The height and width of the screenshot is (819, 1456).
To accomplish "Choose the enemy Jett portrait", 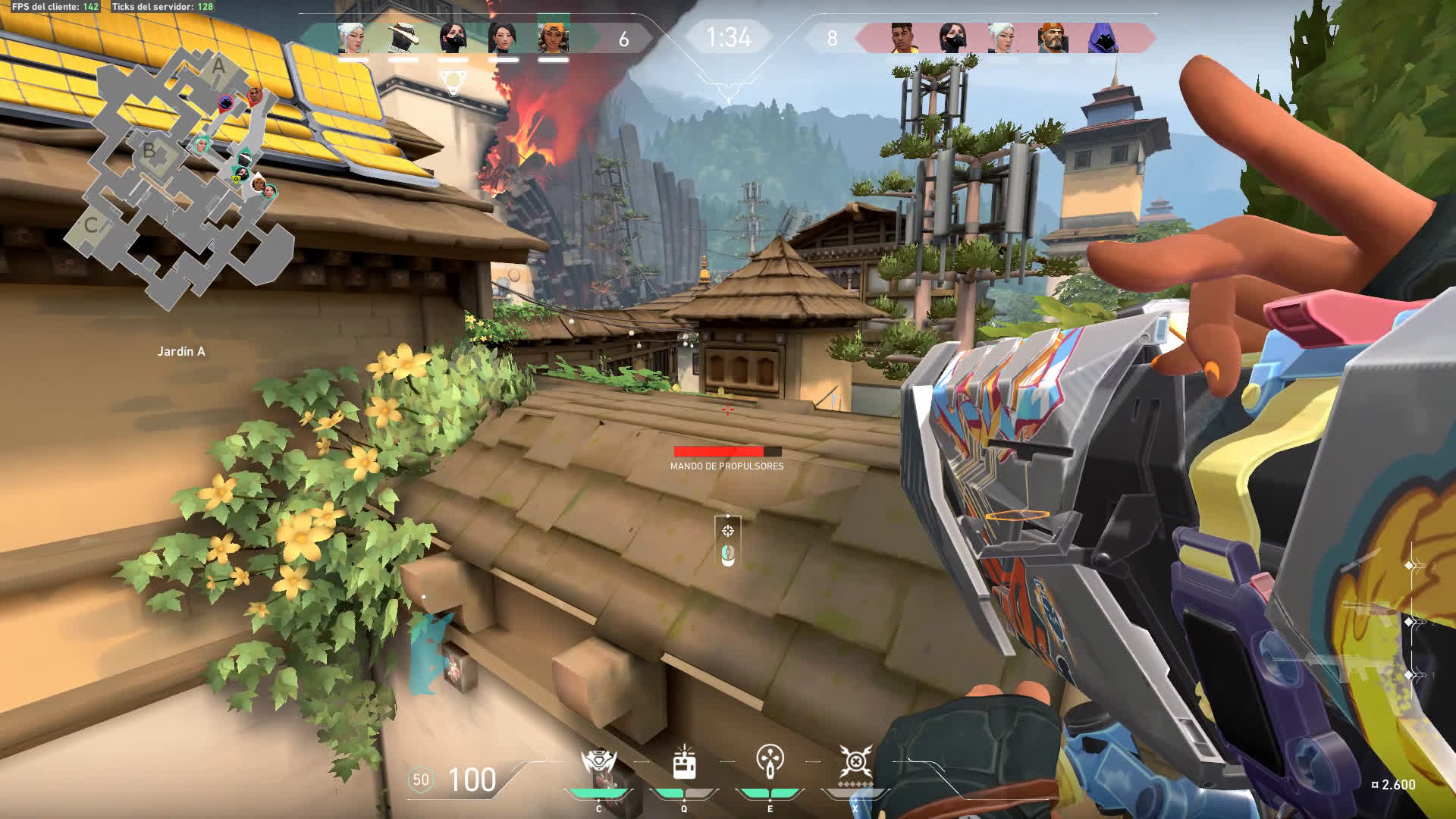I will [1002, 37].
